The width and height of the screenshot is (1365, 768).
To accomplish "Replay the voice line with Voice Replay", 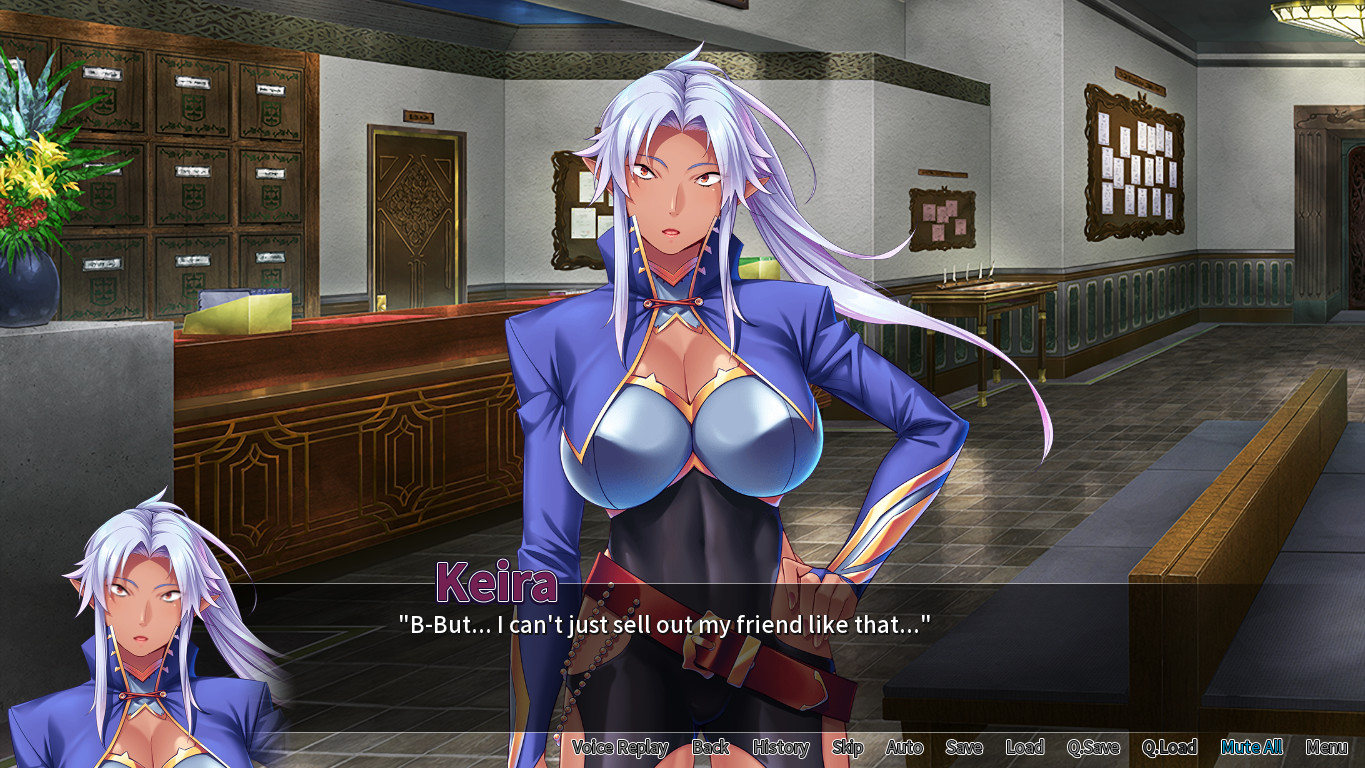I will [x=620, y=747].
